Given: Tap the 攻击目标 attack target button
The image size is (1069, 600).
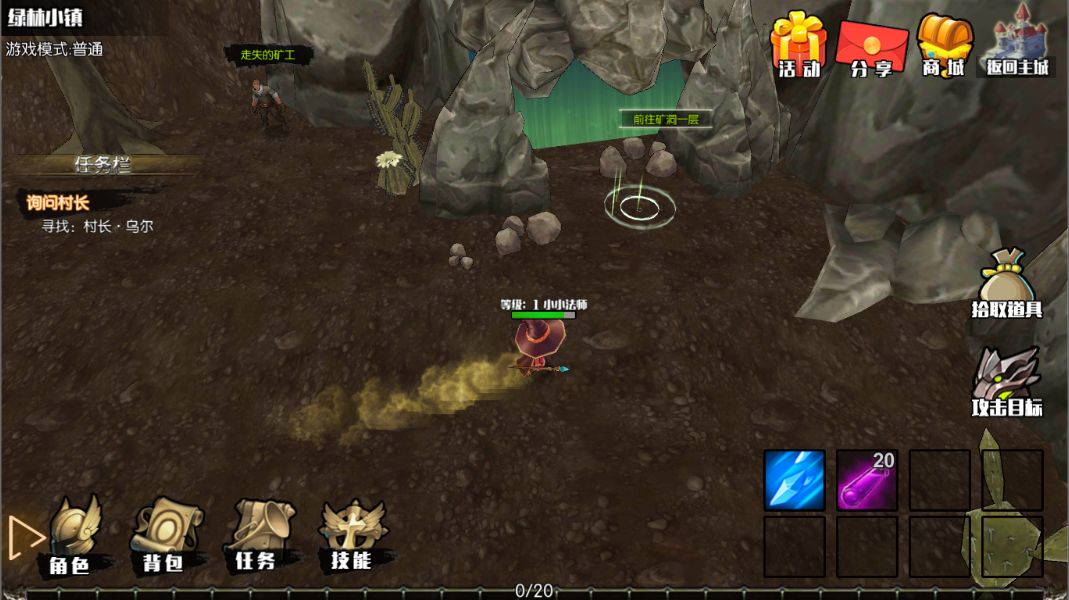Looking at the screenshot, I should tap(1007, 382).
